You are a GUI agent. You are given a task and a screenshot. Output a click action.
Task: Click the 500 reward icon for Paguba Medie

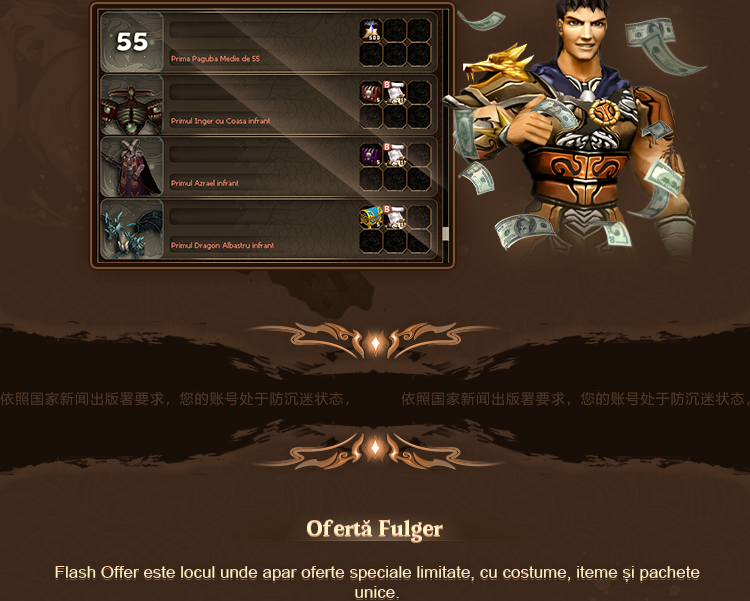tap(371, 31)
